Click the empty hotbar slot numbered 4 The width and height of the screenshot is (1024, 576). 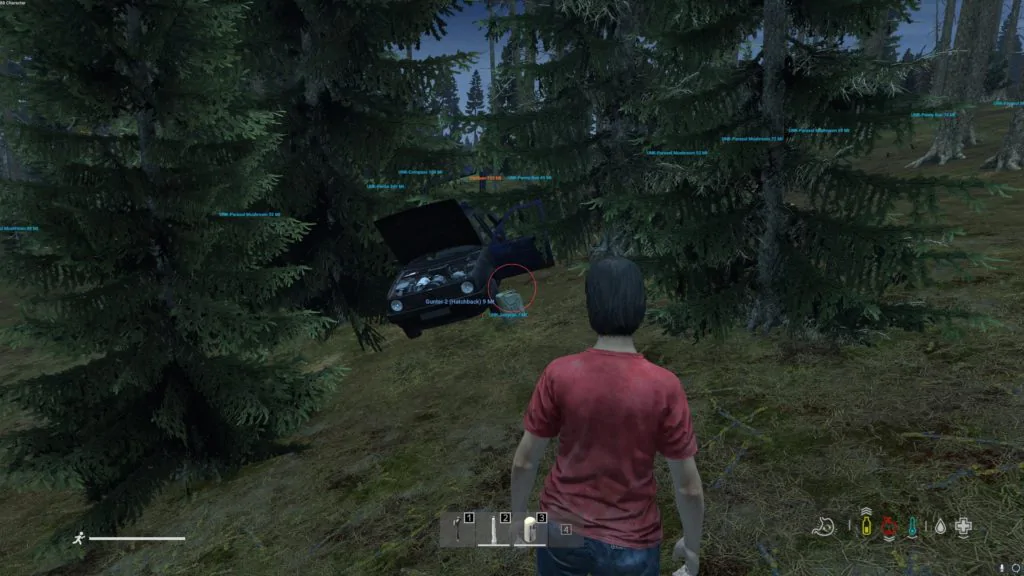[566, 529]
